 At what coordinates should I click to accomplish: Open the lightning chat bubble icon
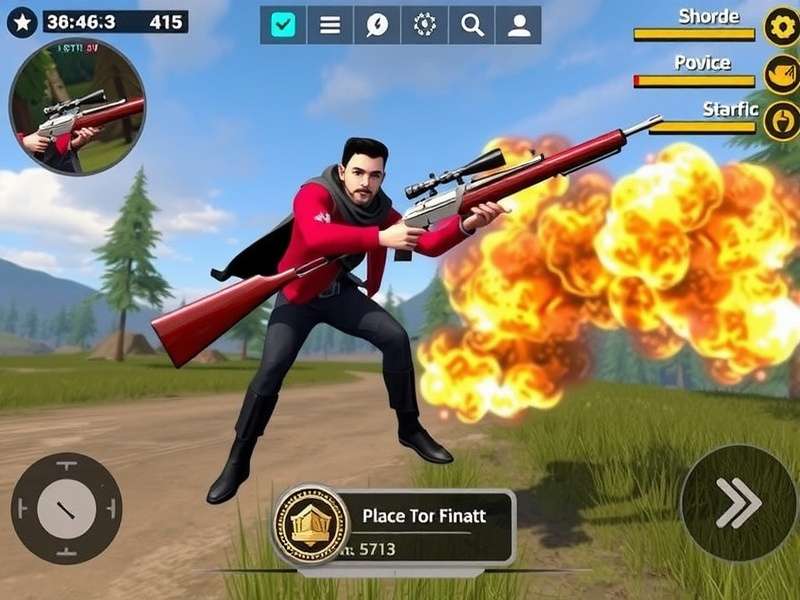(x=377, y=26)
